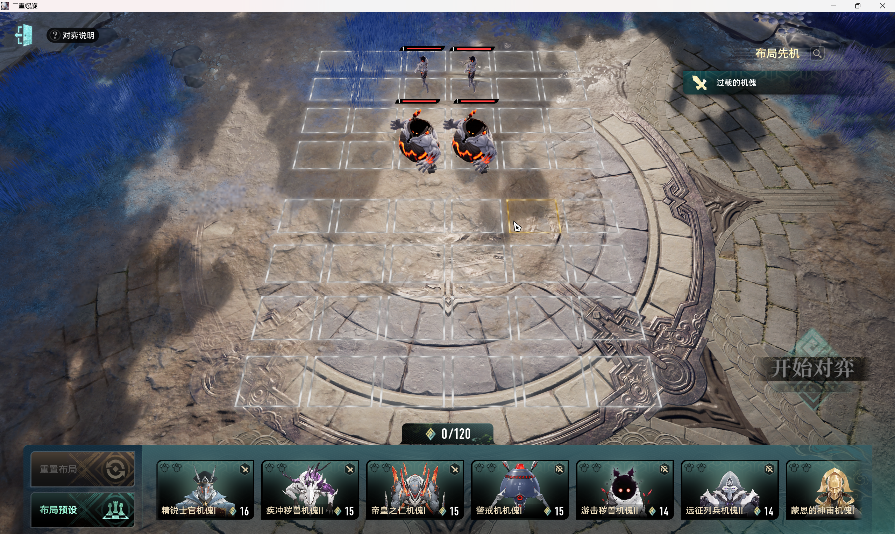
Task: Pick the 帝皇之仁机傀 unit card
Action: click(x=414, y=490)
